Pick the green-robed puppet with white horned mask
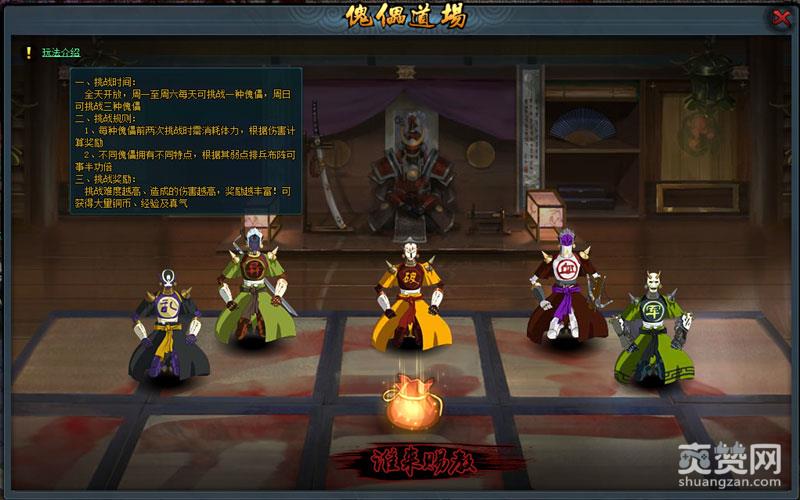800x500 pixels. pyautogui.click(x=652, y=330)
